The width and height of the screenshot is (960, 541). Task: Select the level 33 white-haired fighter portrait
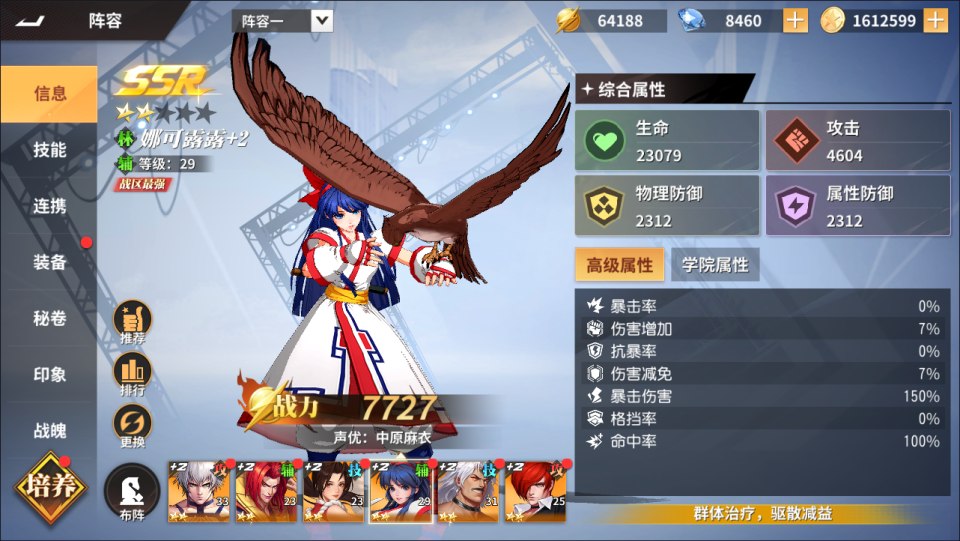point(199,492)
